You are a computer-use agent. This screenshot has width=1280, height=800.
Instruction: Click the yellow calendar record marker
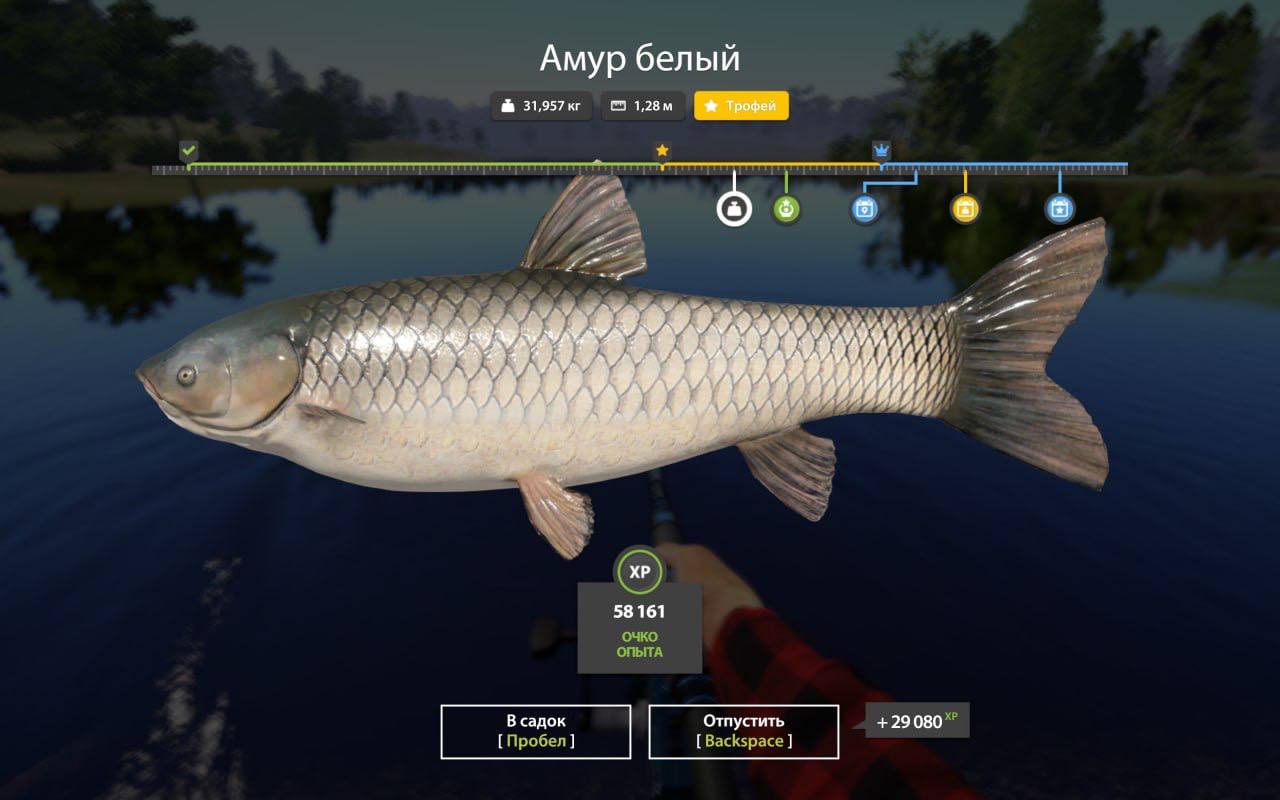pyautogui.click(x=965, y=209)
